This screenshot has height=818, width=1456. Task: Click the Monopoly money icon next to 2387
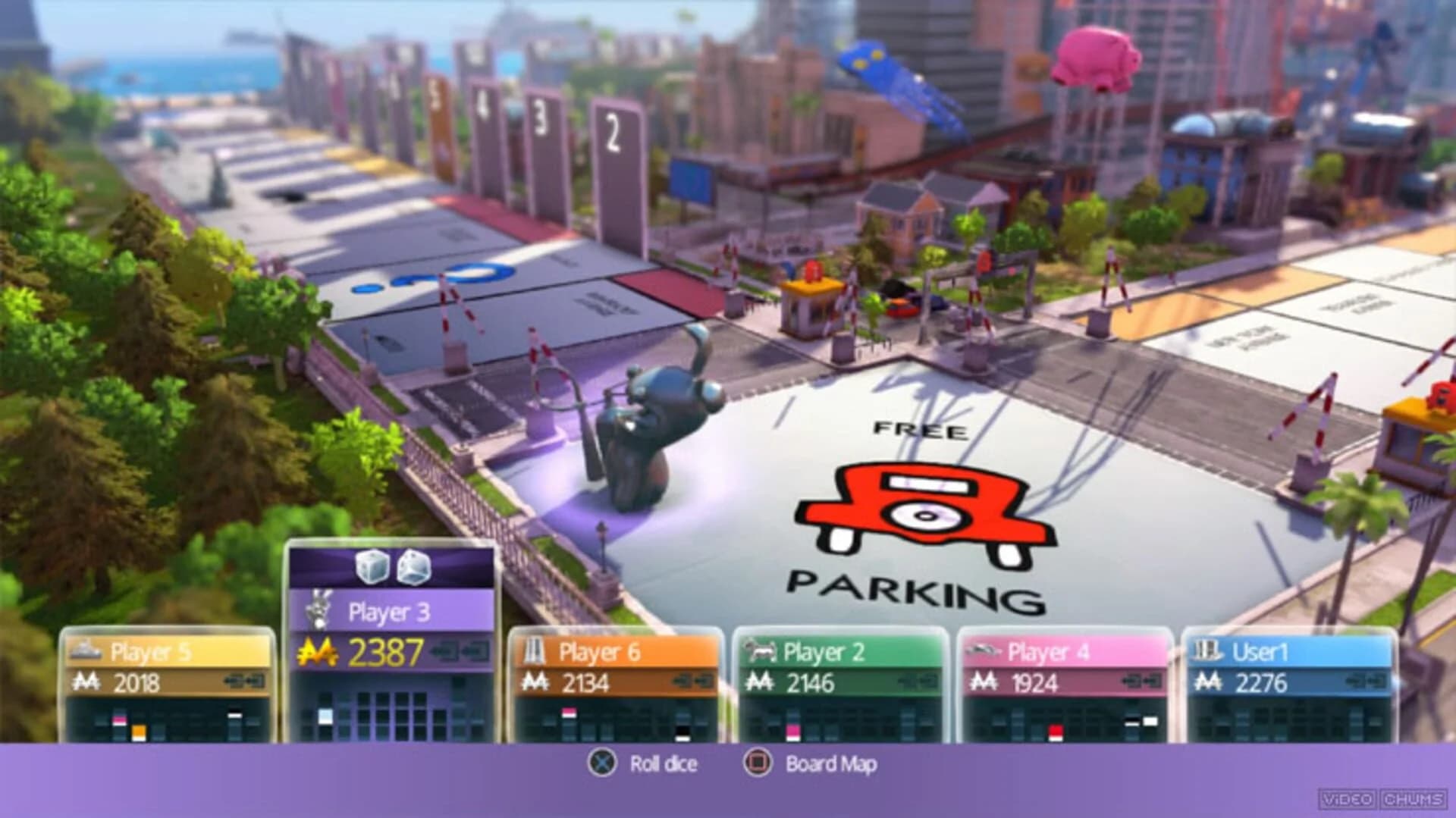(x=318, y=650)
